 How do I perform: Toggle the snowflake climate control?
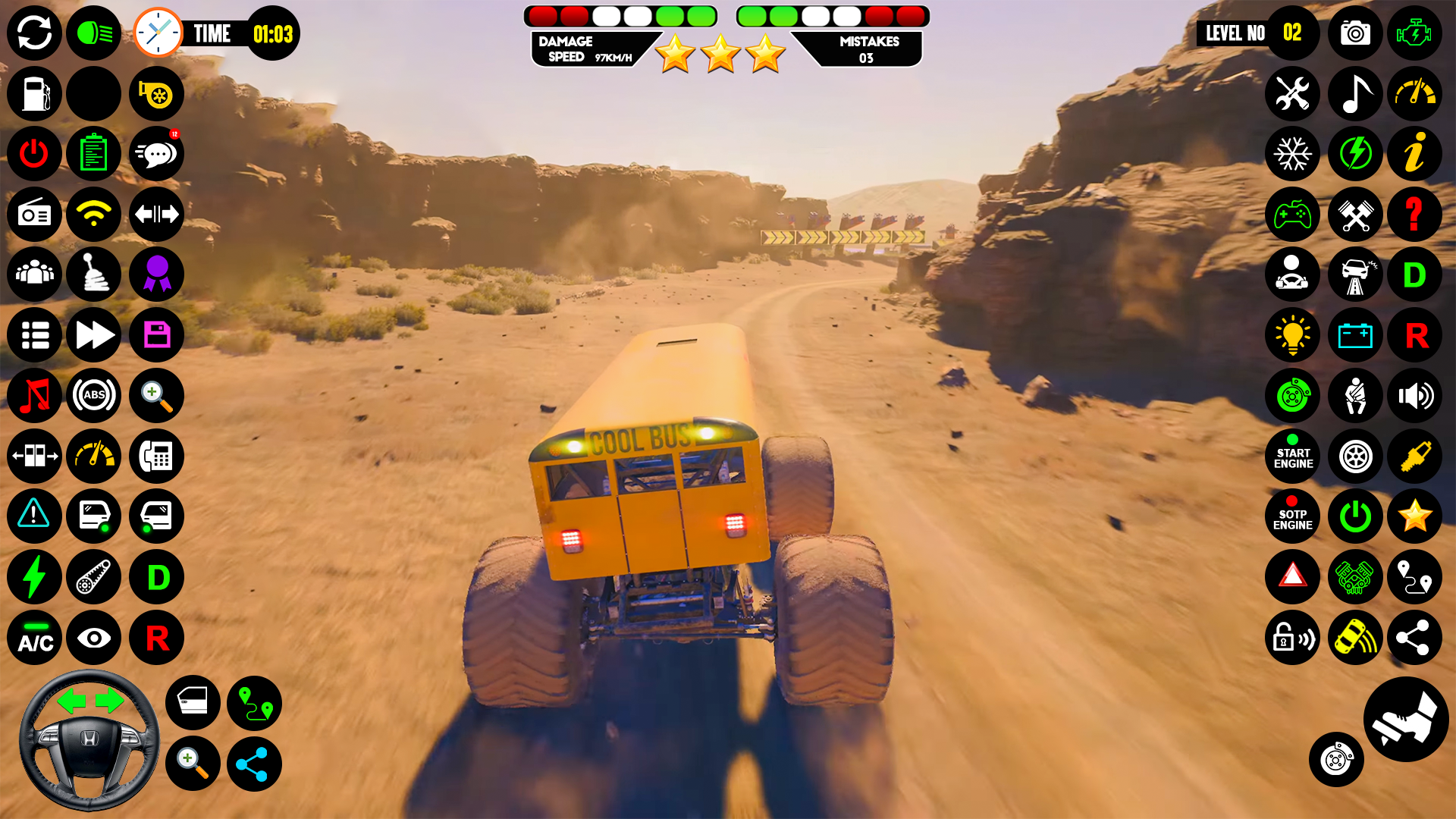[1293, 154]
